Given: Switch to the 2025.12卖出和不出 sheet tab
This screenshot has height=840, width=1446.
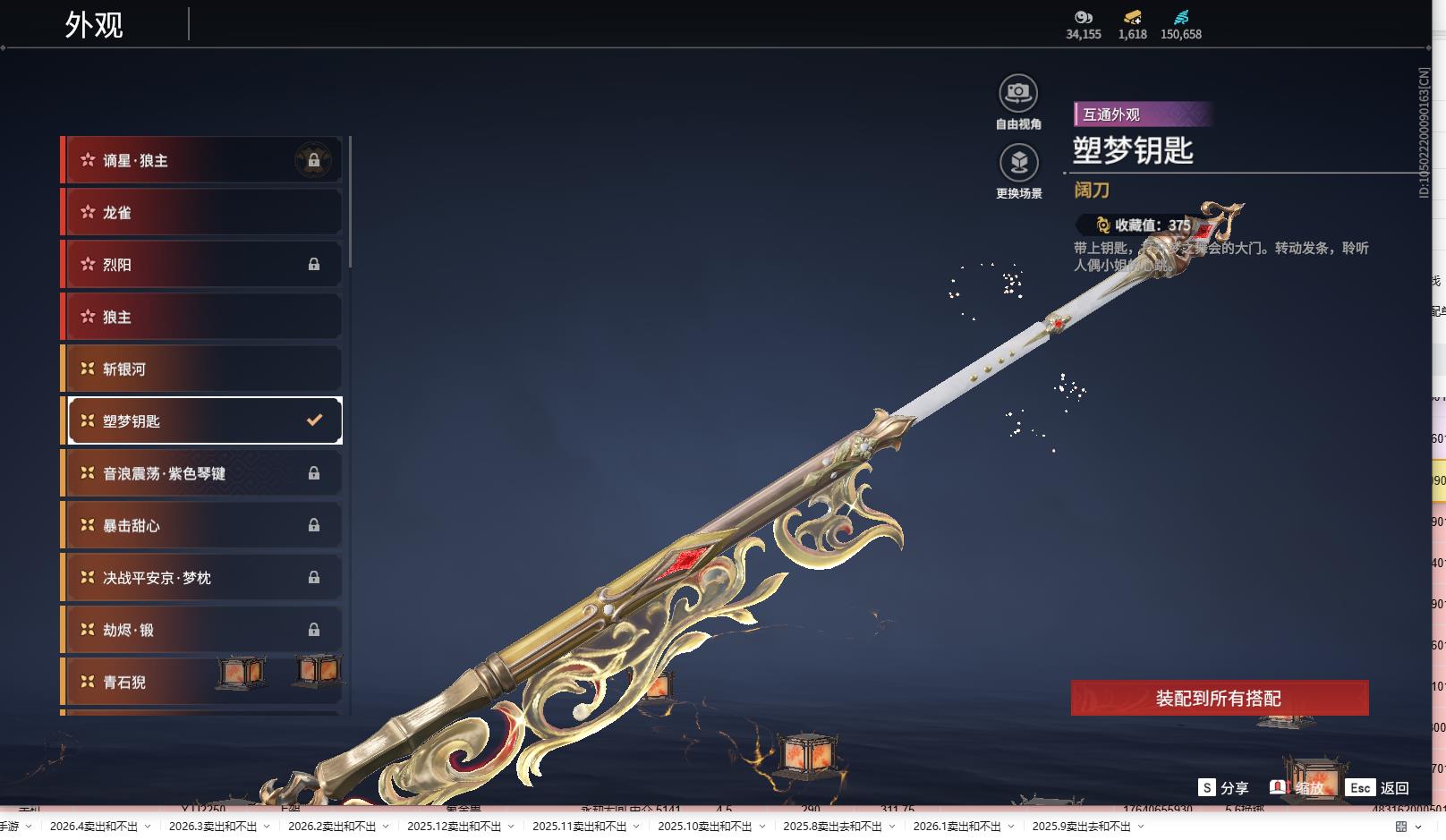Looking at the screenshot, I should (454, 827).
